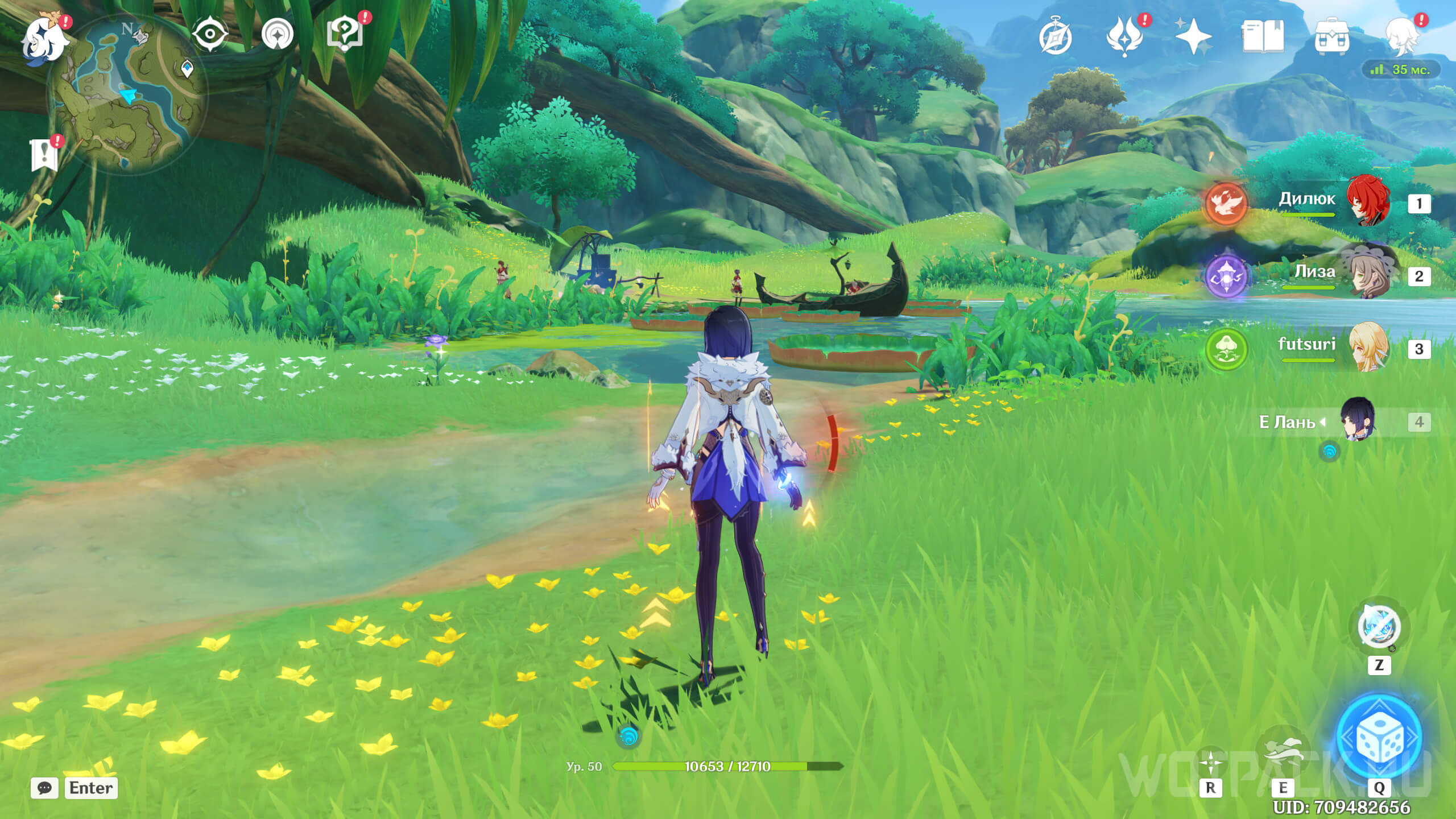The height and width of the screenshot is (819, 1456).
Task: Open the chat speech-bubble button
Action: 44,788
